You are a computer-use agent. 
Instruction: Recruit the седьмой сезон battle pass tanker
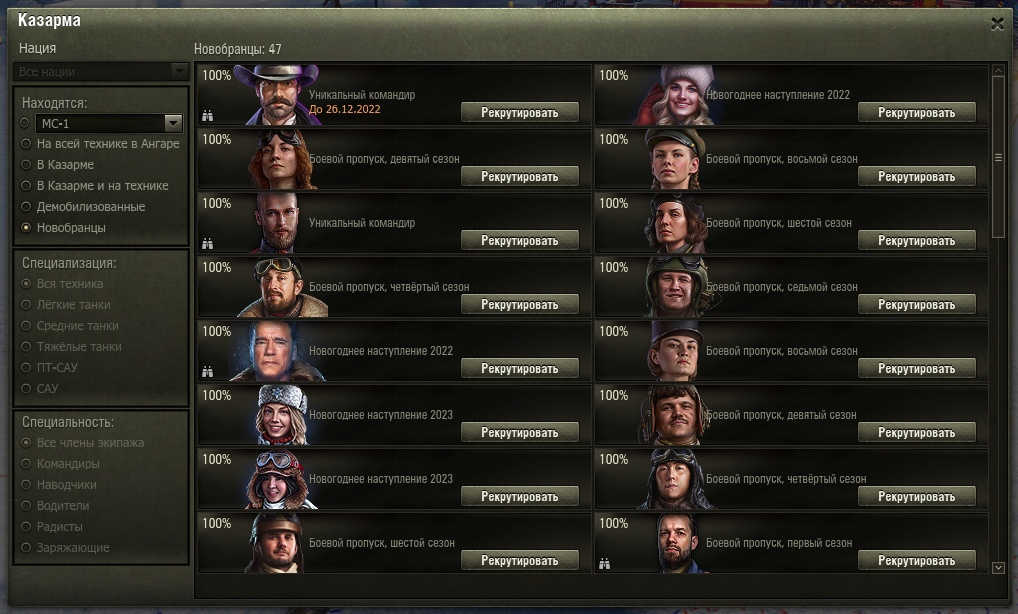[x=917, y=305]
